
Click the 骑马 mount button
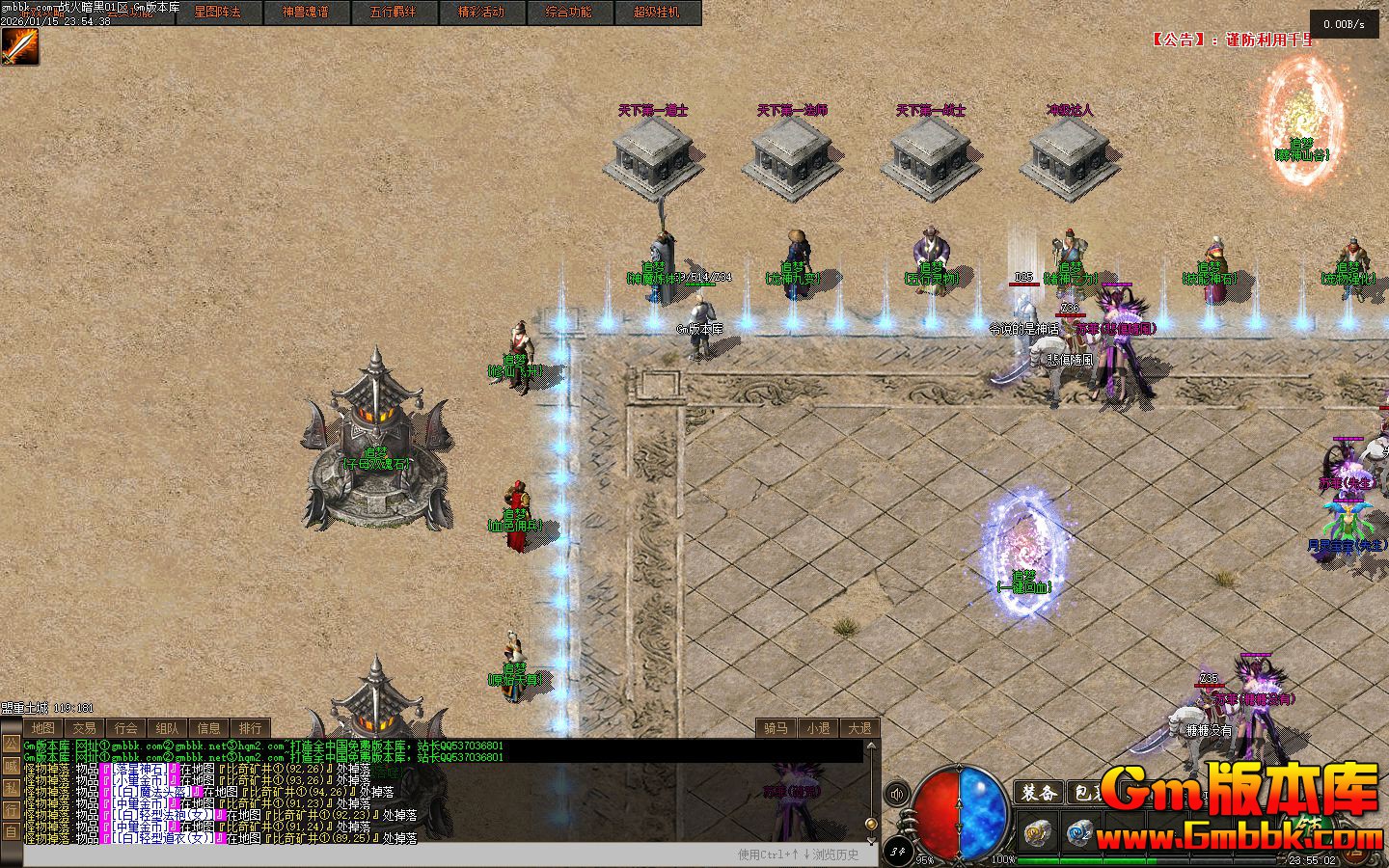click(776, 728)
